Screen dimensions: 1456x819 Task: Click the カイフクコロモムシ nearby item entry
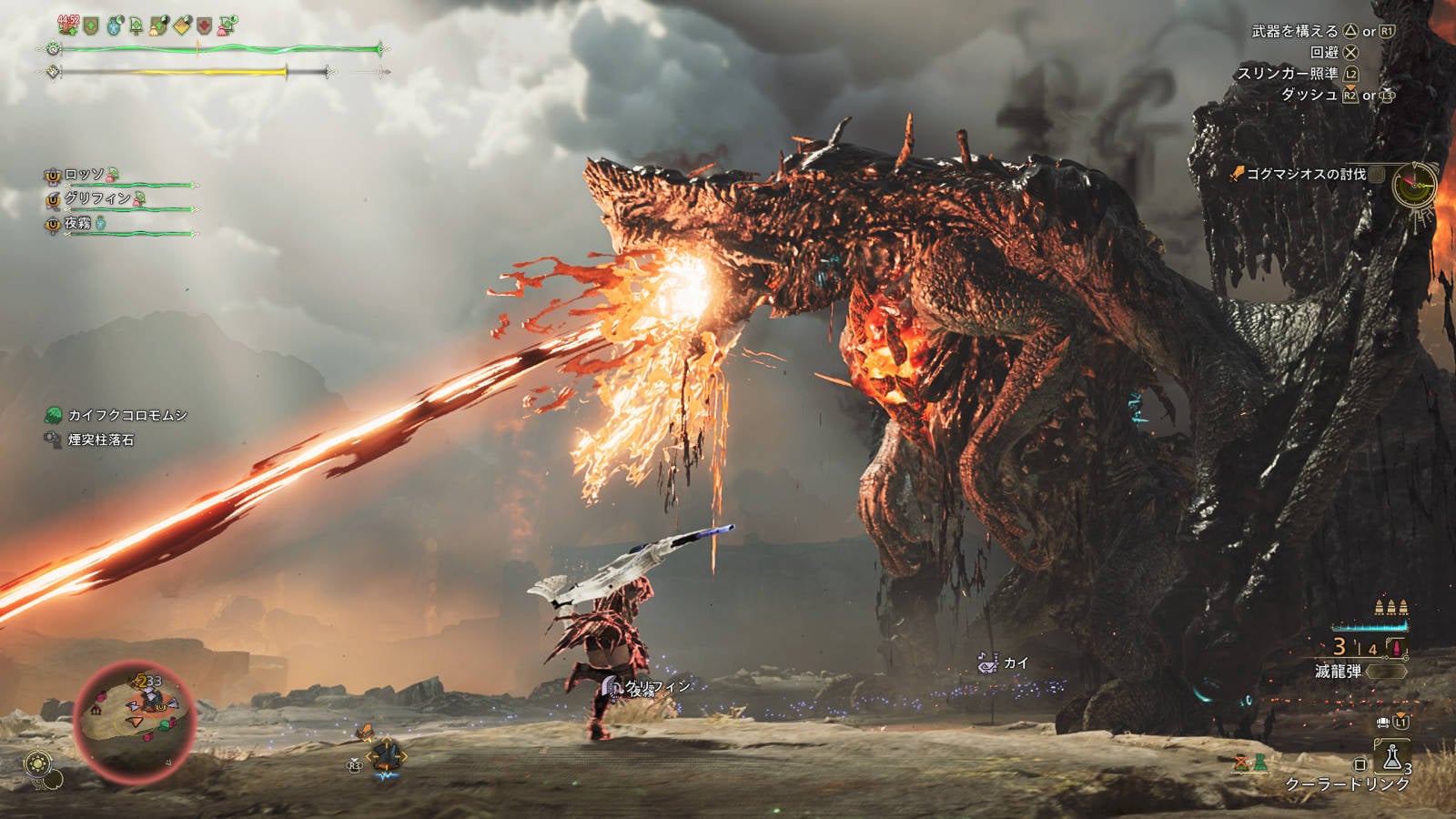coord(127,415)
